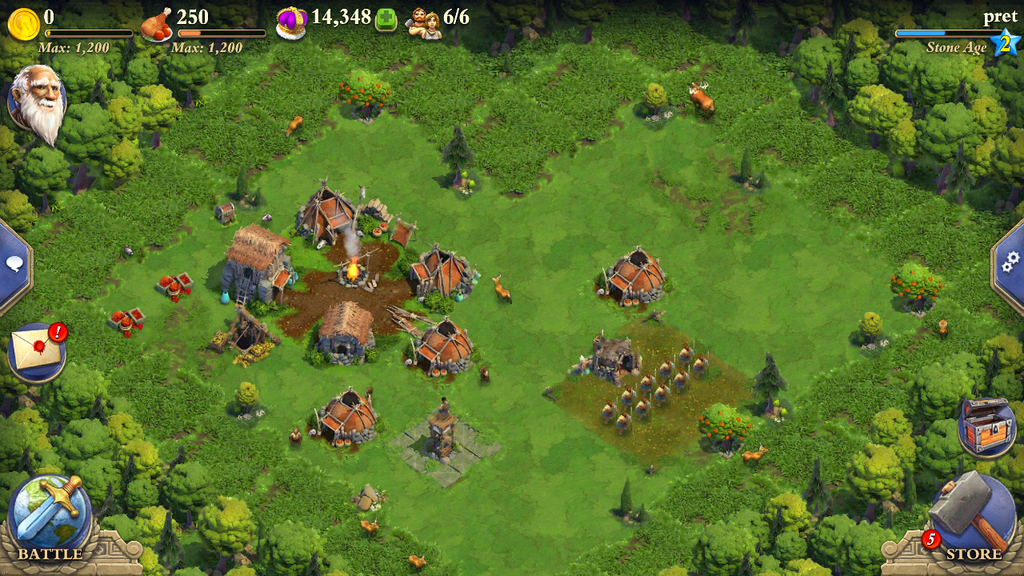Tap the green button beside the crowns
The height and width of the screenshot is (576, 1024).
(386, 21)
